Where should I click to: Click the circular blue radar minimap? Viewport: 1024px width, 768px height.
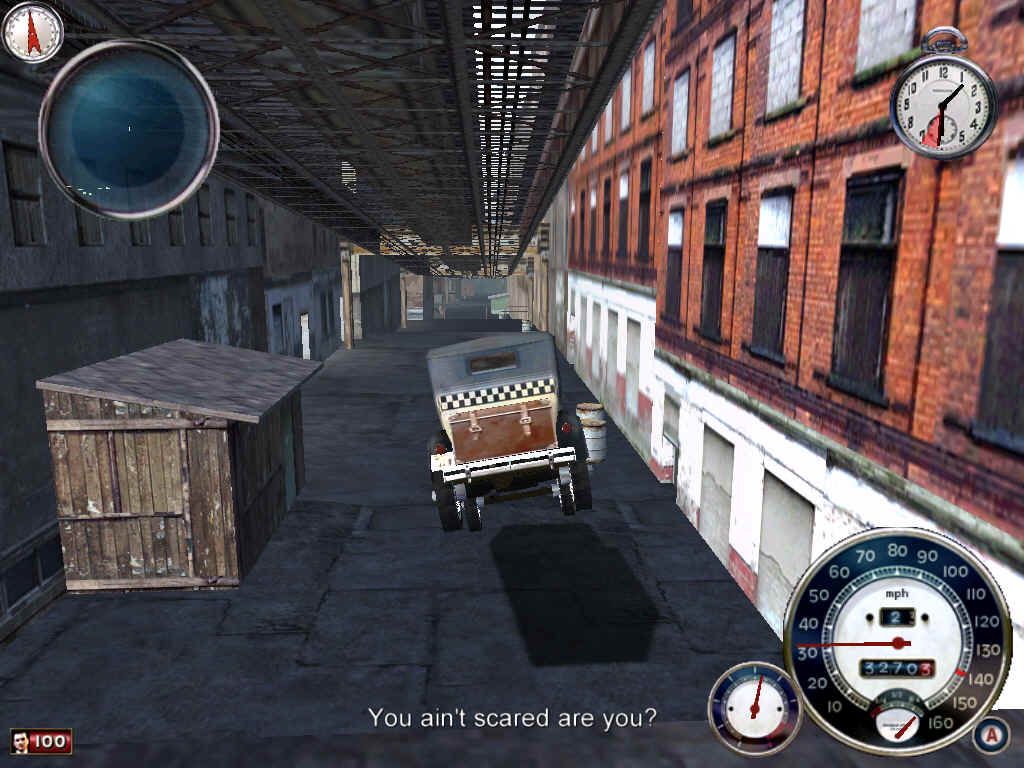click(128, 129)
